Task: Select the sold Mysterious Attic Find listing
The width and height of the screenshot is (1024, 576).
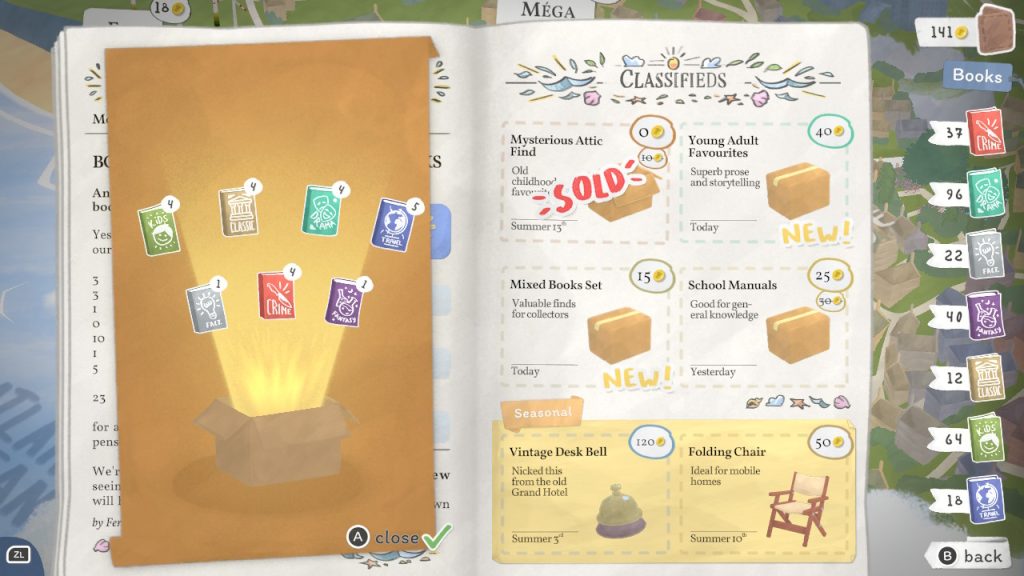Action: pos(586,182)
